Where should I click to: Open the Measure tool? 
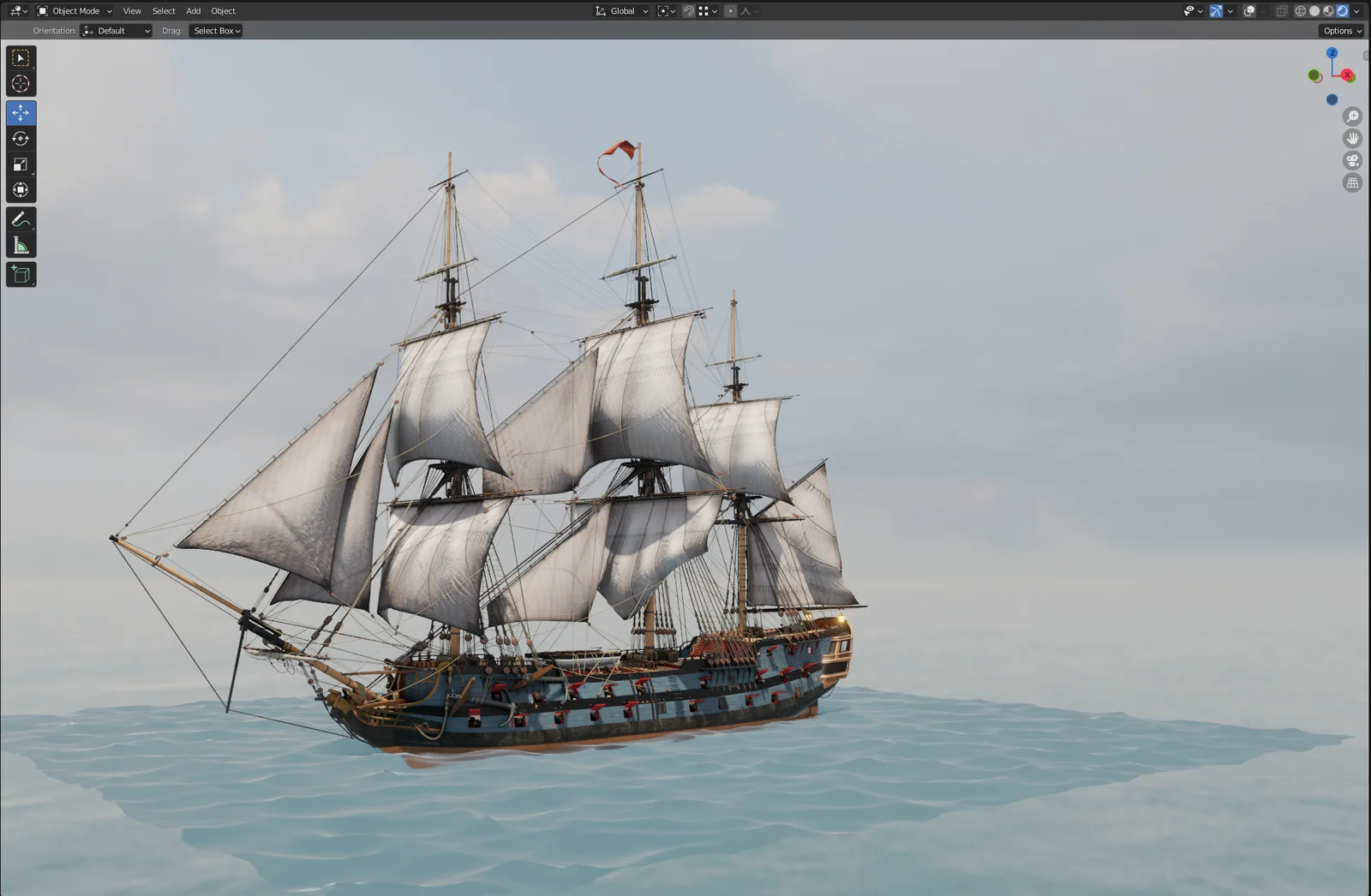(21, 245)
